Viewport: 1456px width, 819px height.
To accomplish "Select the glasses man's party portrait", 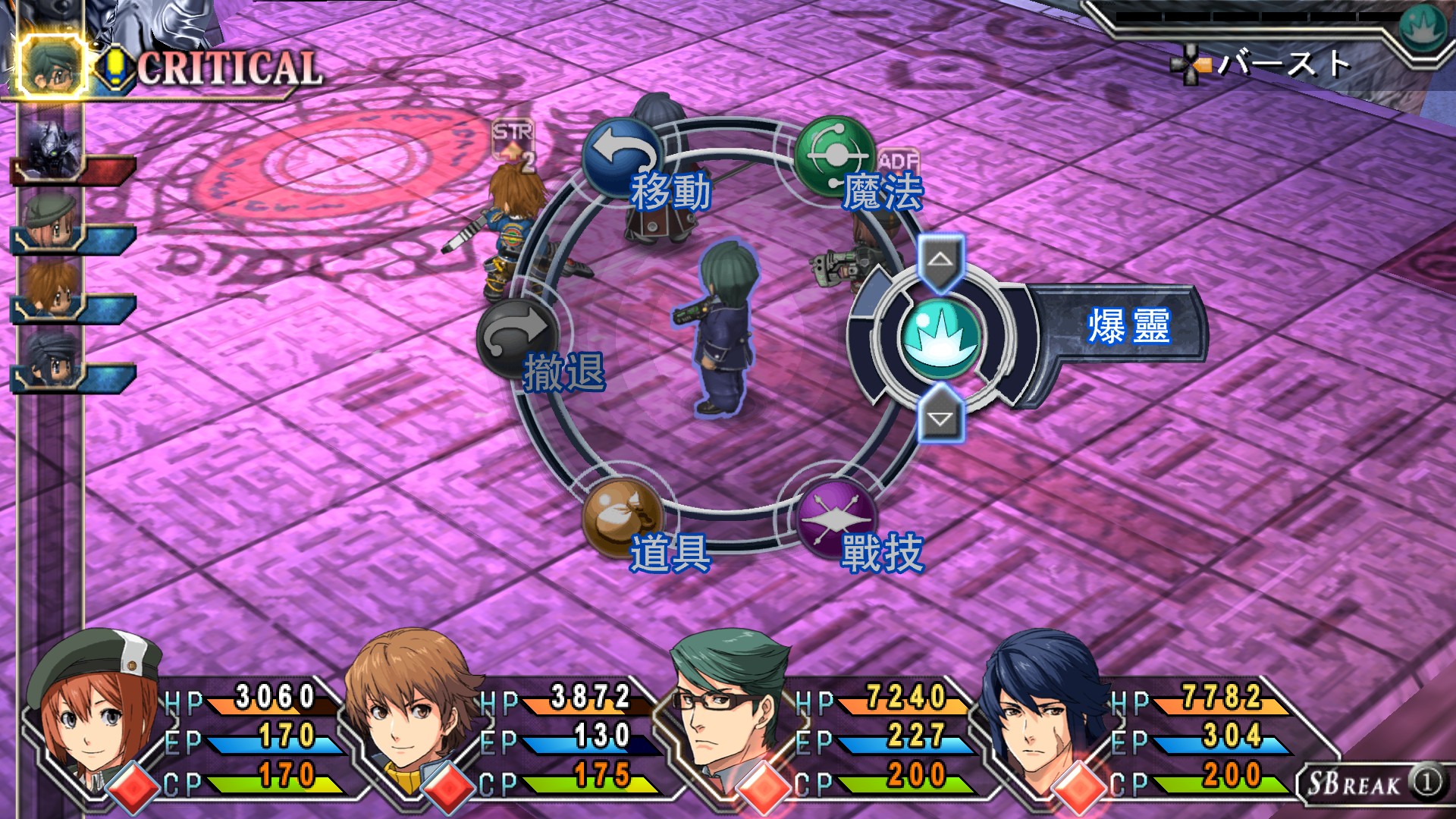I will click(728, 713).
